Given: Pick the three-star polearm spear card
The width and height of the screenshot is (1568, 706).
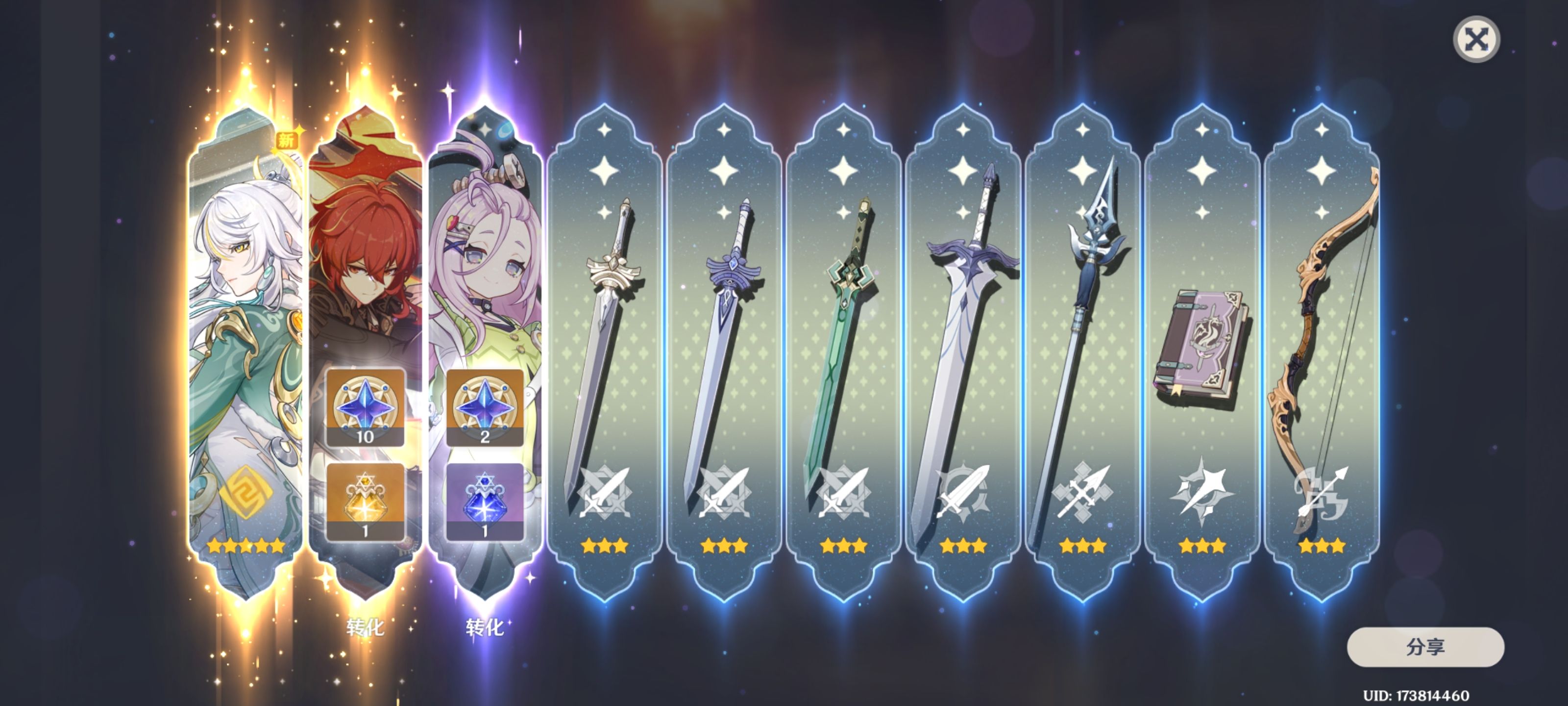Looking at the screenshot, I should click(1082, 353).
